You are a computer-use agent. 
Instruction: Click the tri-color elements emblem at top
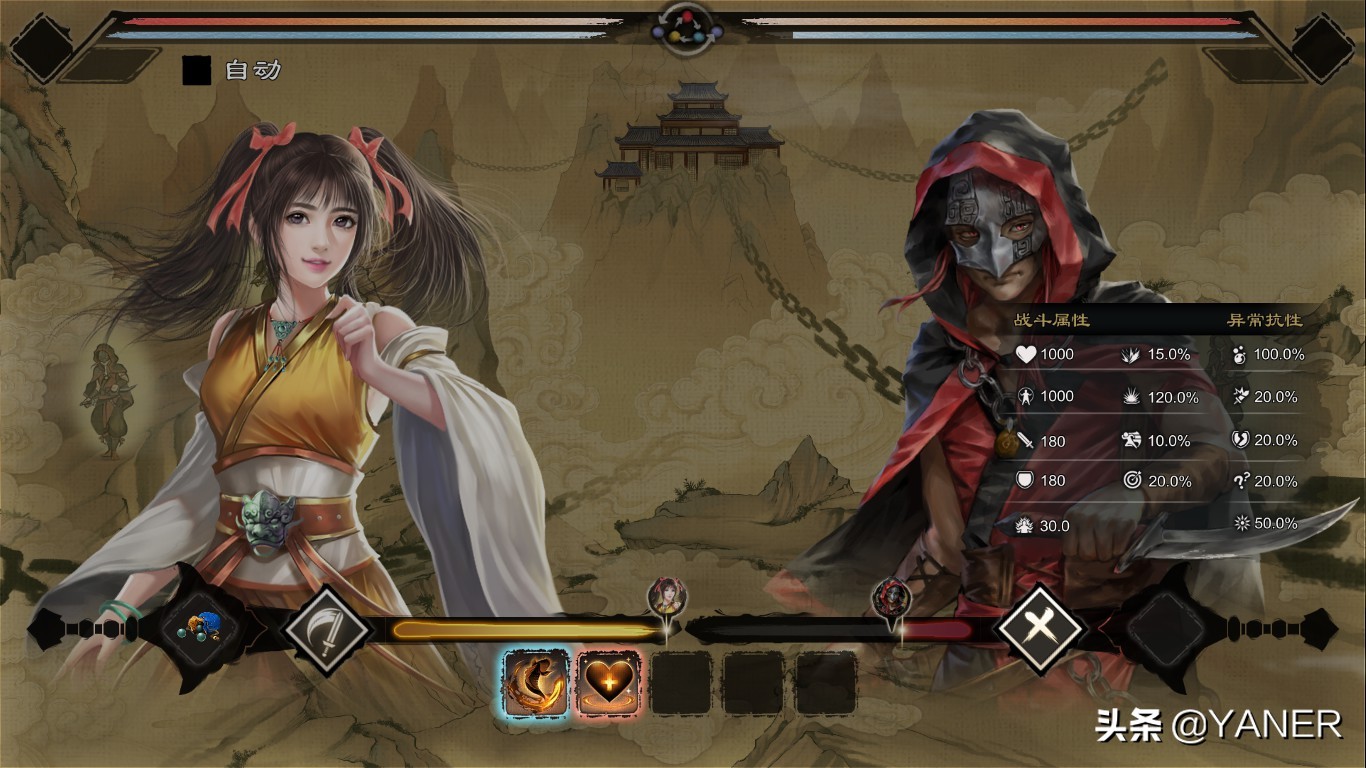(x=686, y=28)
